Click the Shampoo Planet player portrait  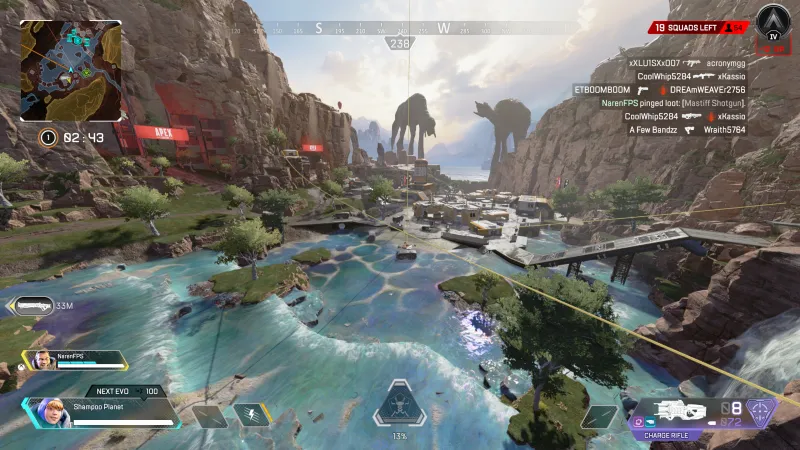click(x=47, y=412)
